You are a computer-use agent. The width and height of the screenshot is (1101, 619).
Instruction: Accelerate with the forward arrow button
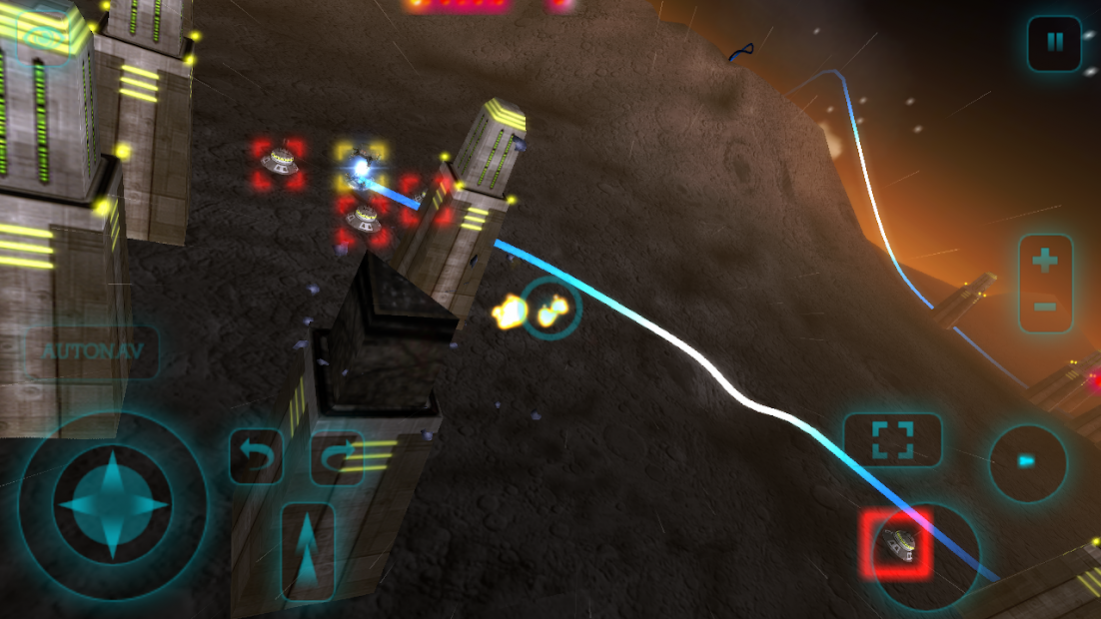308,552
